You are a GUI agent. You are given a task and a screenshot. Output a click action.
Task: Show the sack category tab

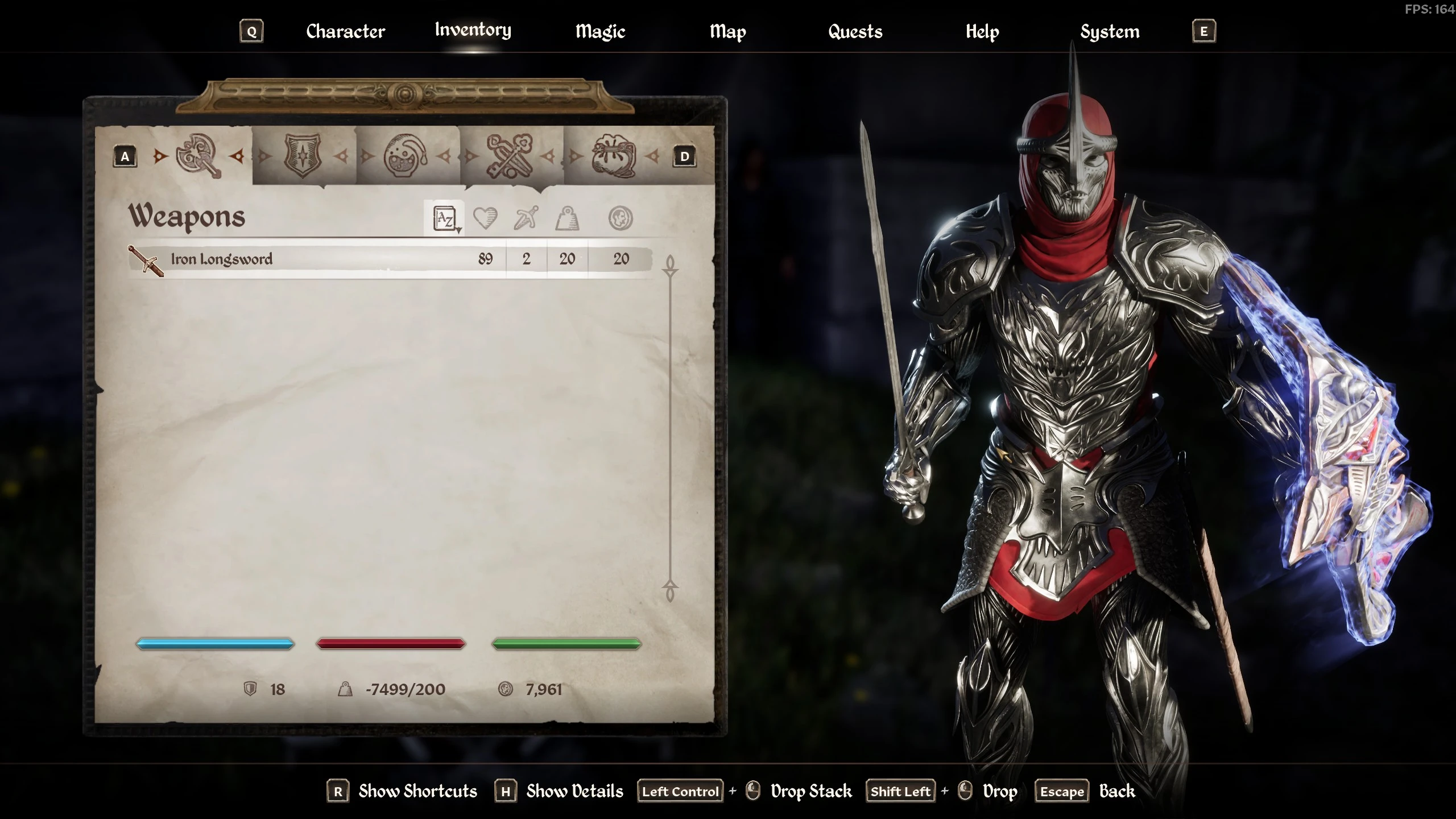click(613, 156)
